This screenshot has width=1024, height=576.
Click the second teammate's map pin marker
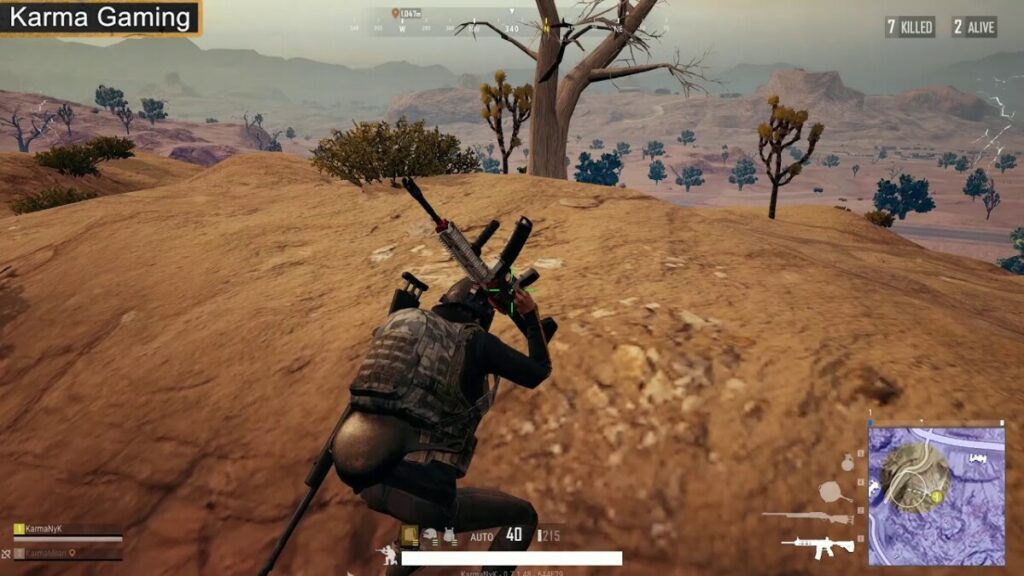[x=70, y=553]
